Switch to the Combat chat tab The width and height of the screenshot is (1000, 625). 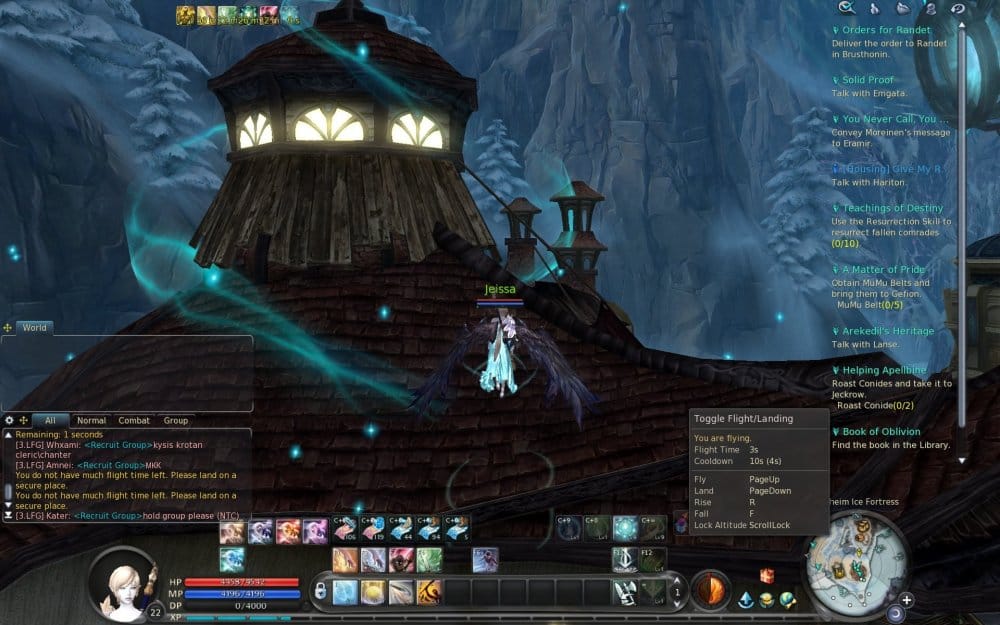(134, 421)
